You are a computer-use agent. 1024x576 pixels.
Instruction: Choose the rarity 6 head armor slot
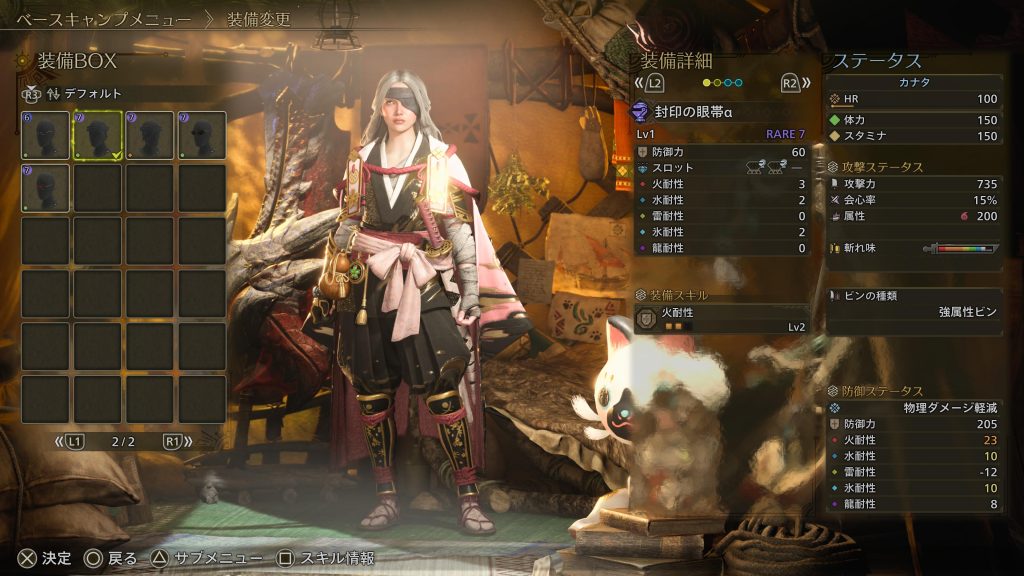pos(45,135)
